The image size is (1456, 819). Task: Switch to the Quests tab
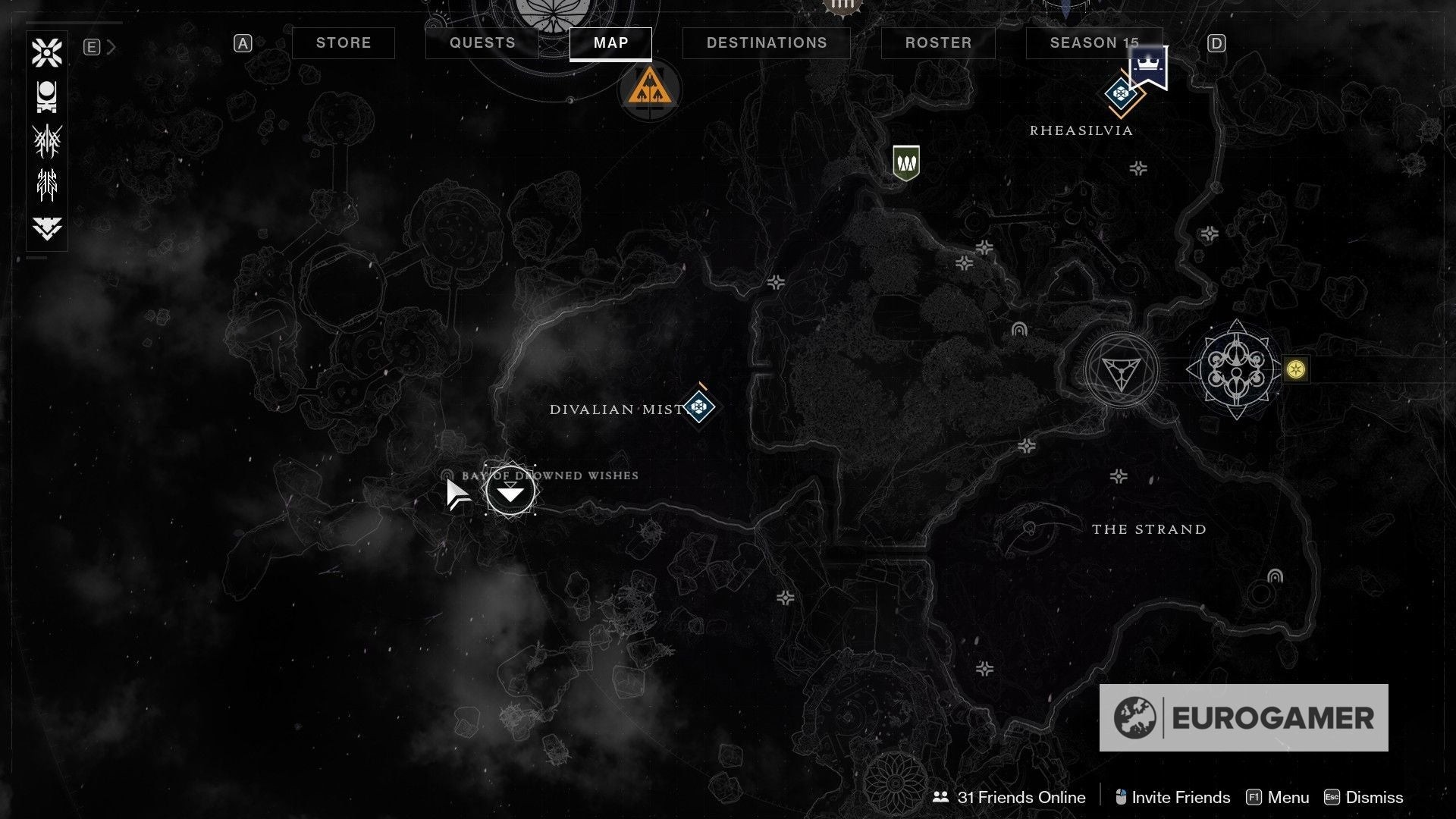point(482,43)
